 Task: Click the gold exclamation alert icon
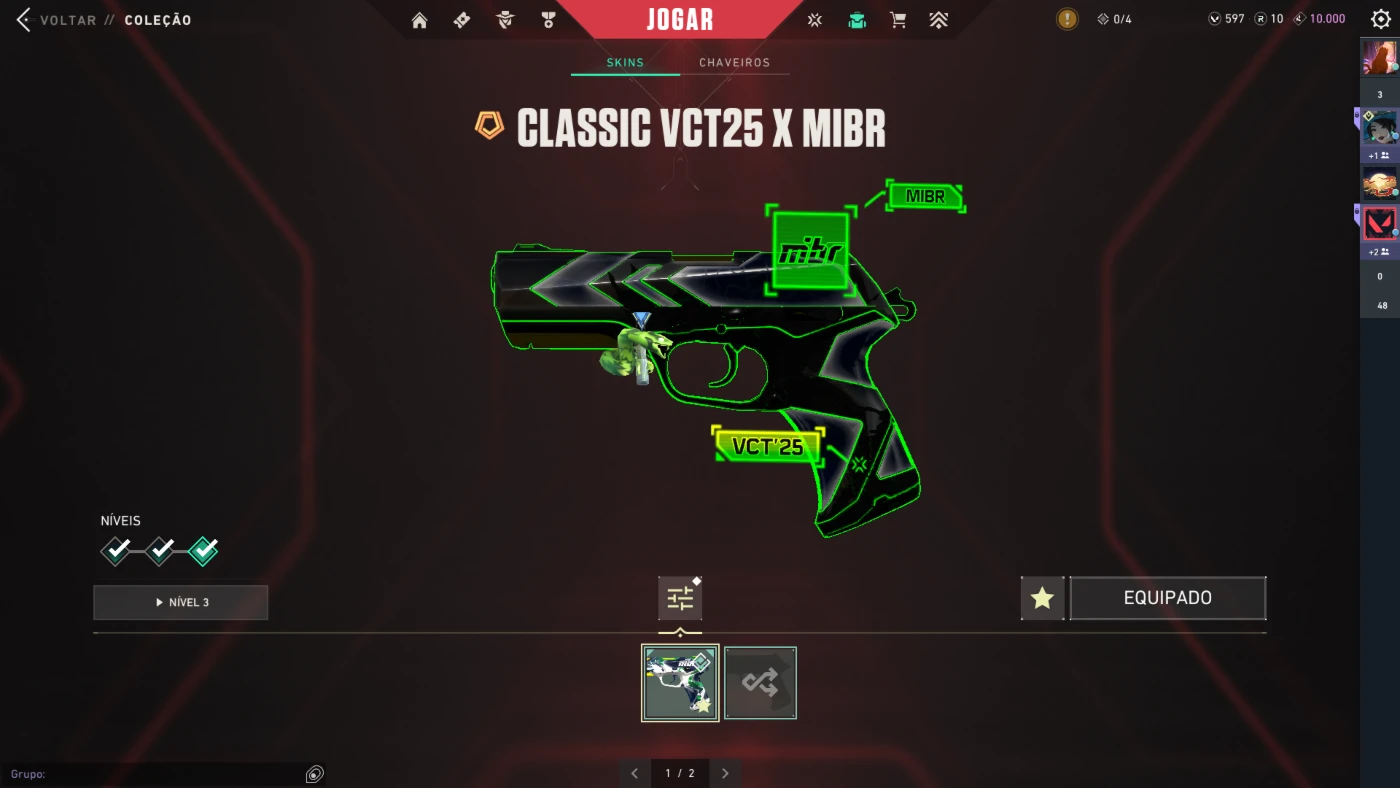click(x=1068, y=19)
